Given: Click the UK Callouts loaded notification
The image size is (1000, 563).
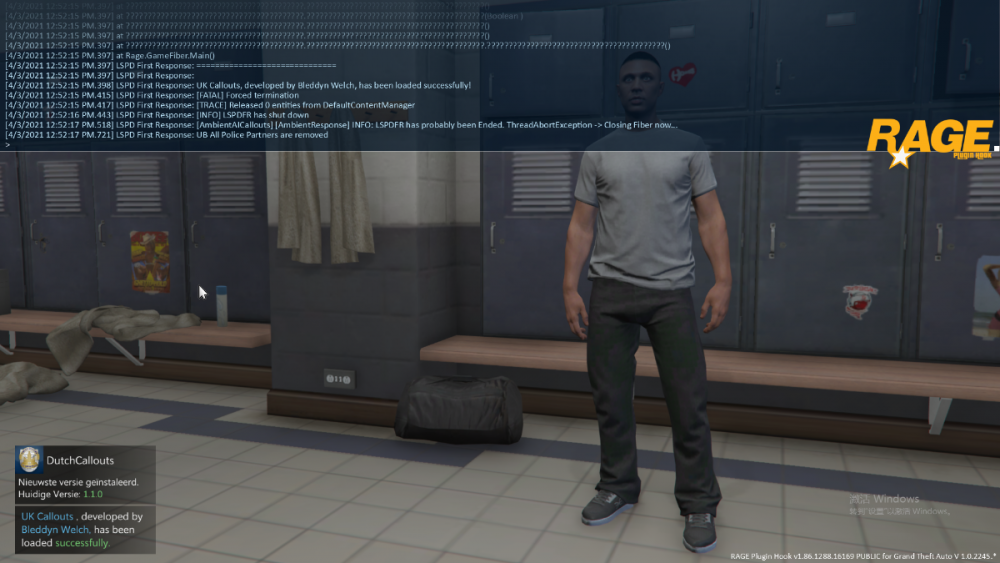Looking at the screenshot, I should [85, 529].
